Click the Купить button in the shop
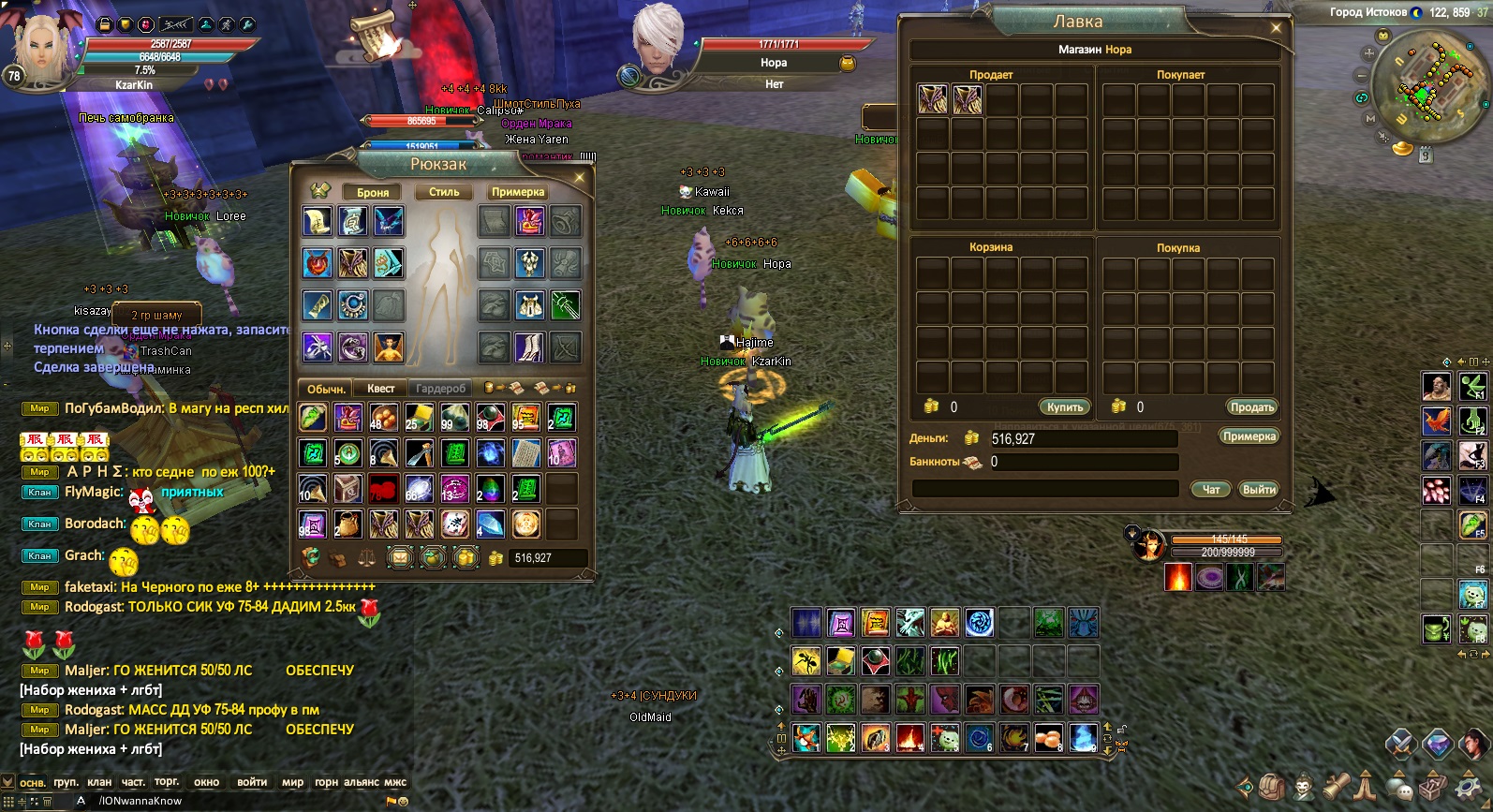 coord(1065,407)
